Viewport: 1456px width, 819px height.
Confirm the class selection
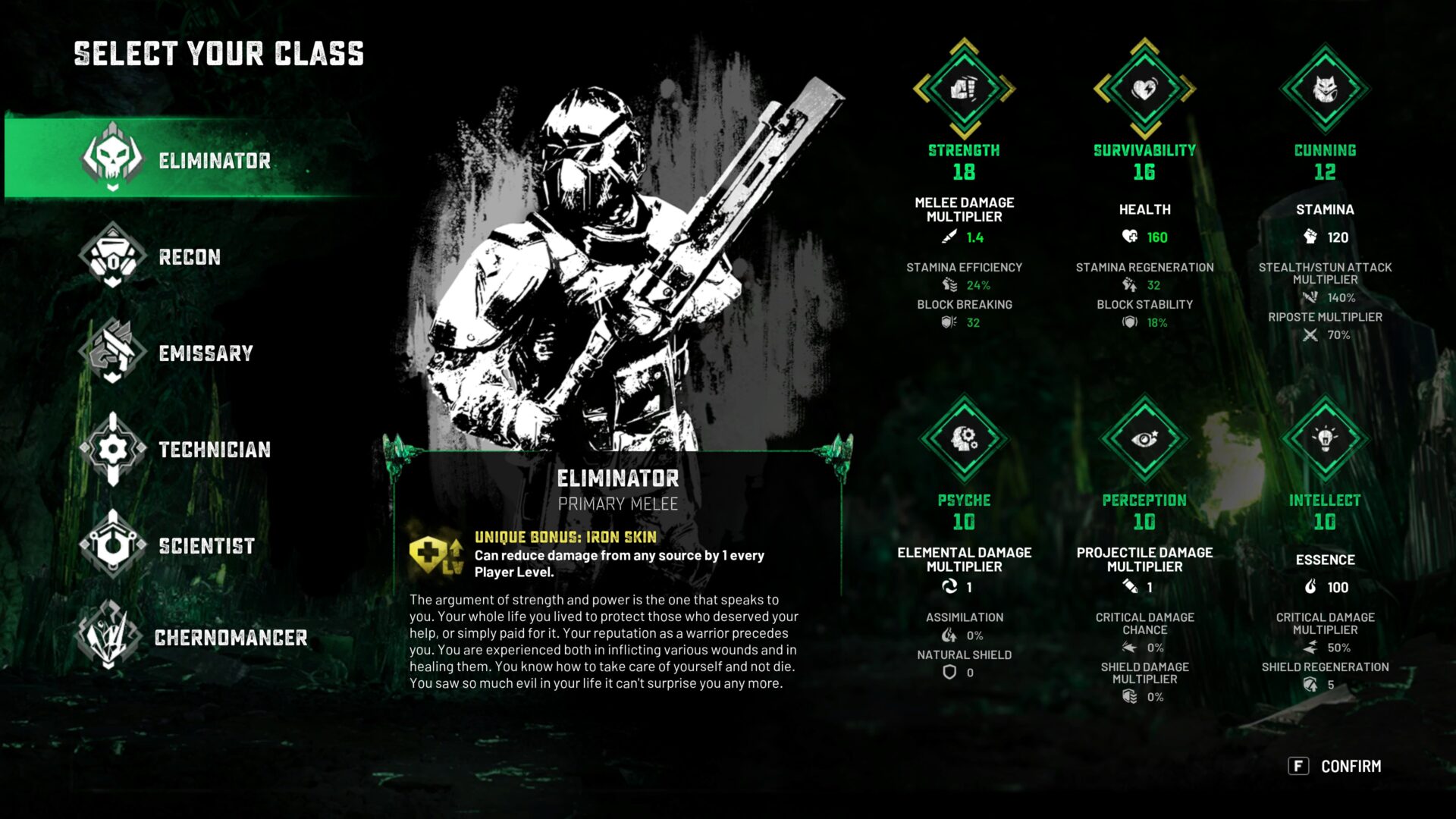coord(1335,766)
